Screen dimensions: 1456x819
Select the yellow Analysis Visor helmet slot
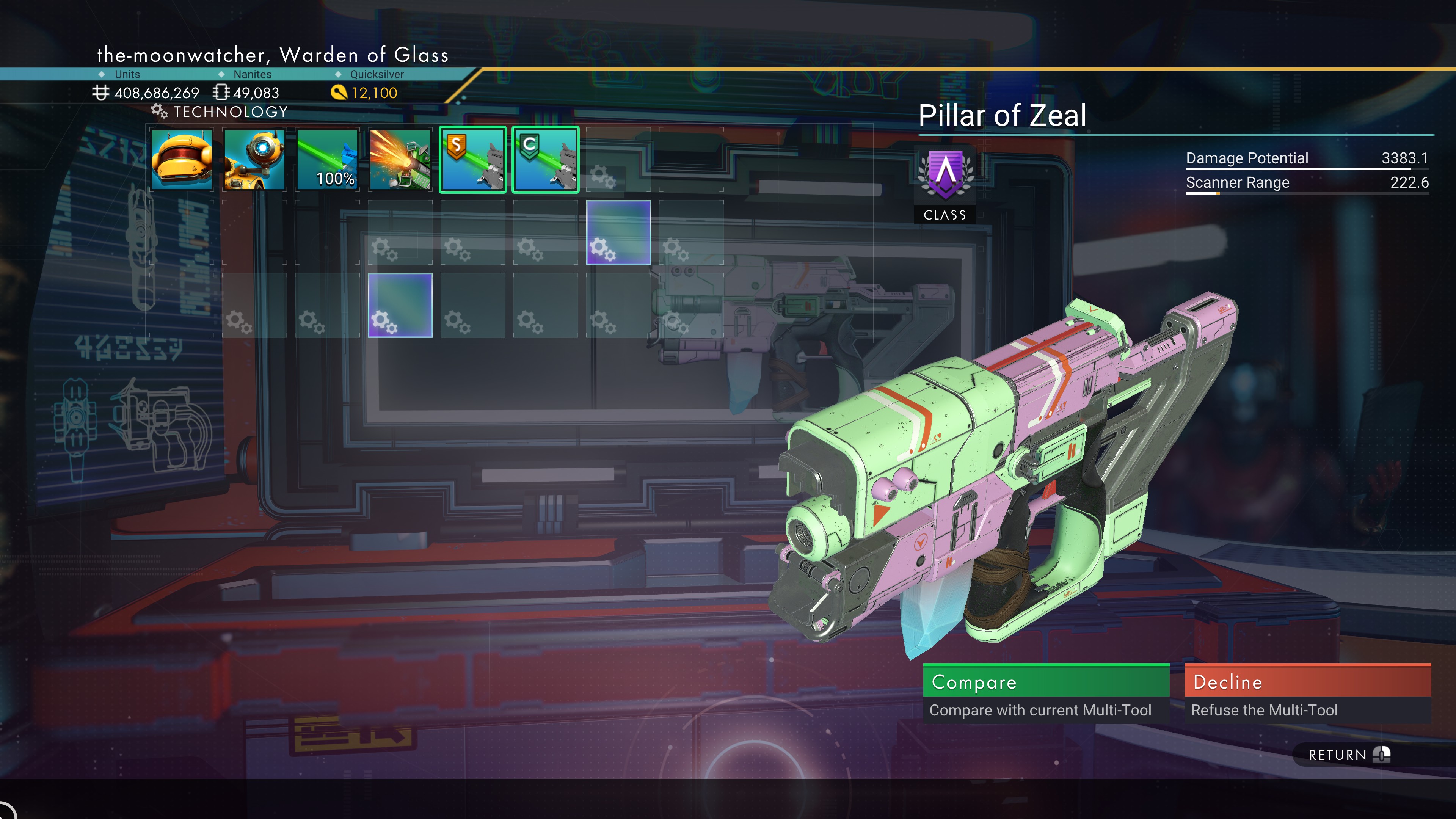tap(182, 160)
